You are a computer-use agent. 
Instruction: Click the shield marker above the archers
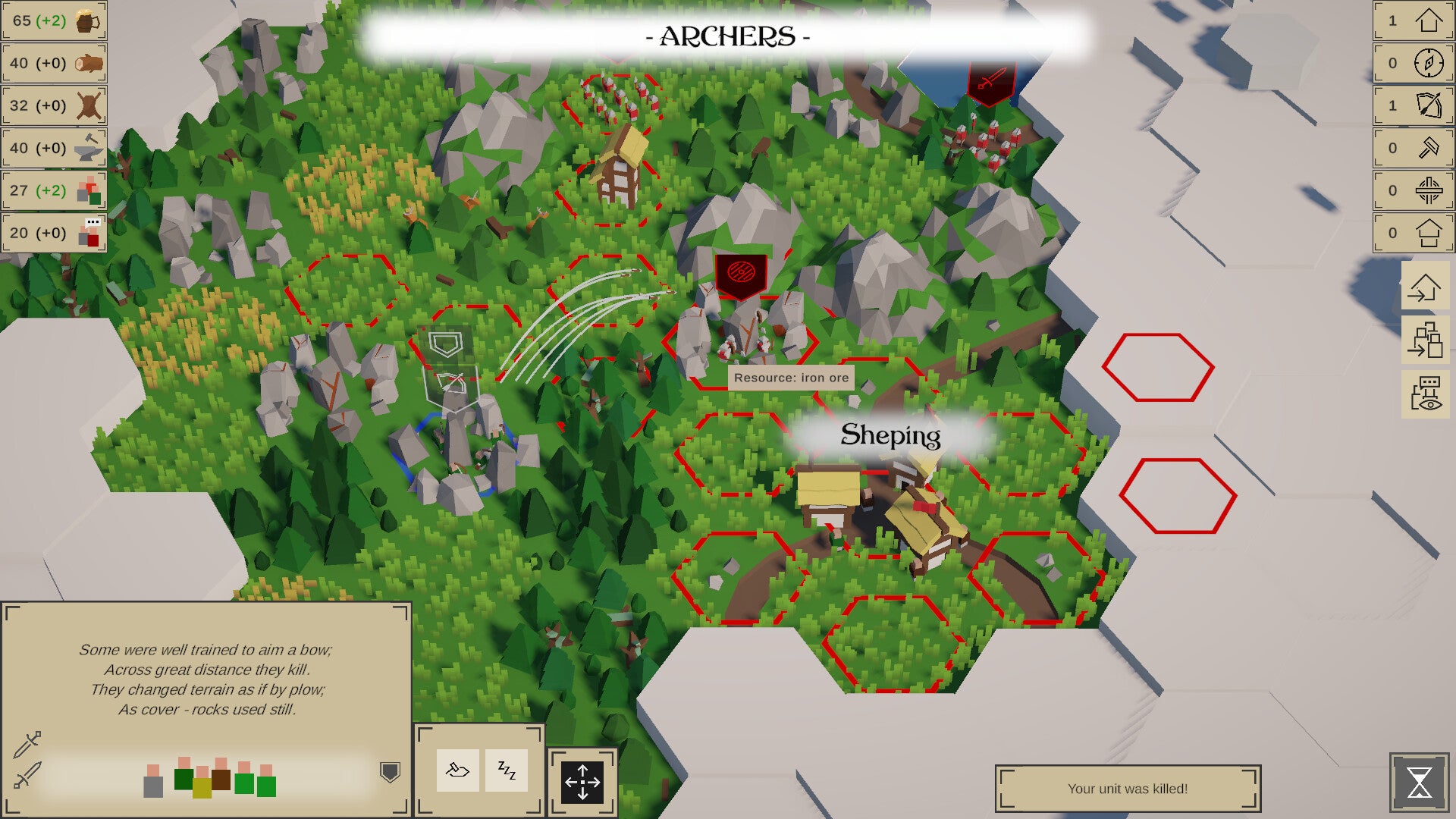pos(445,345)
